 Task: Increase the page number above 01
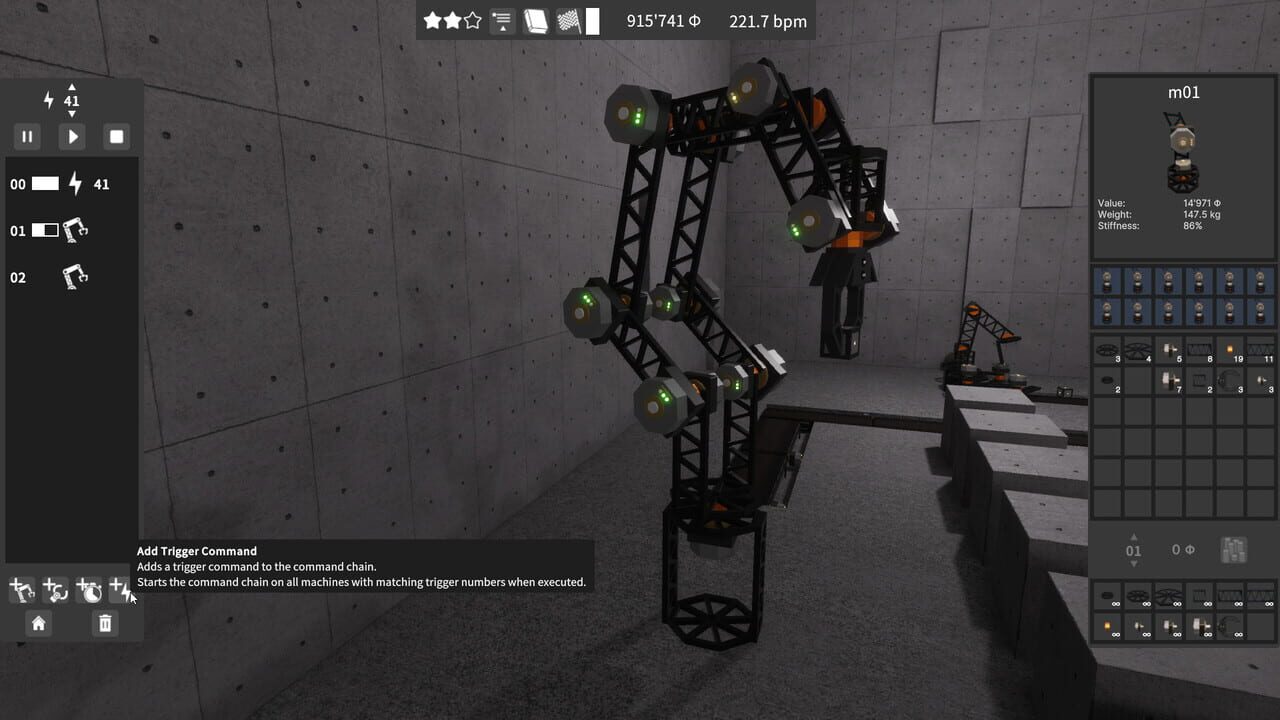[1134, 537]
